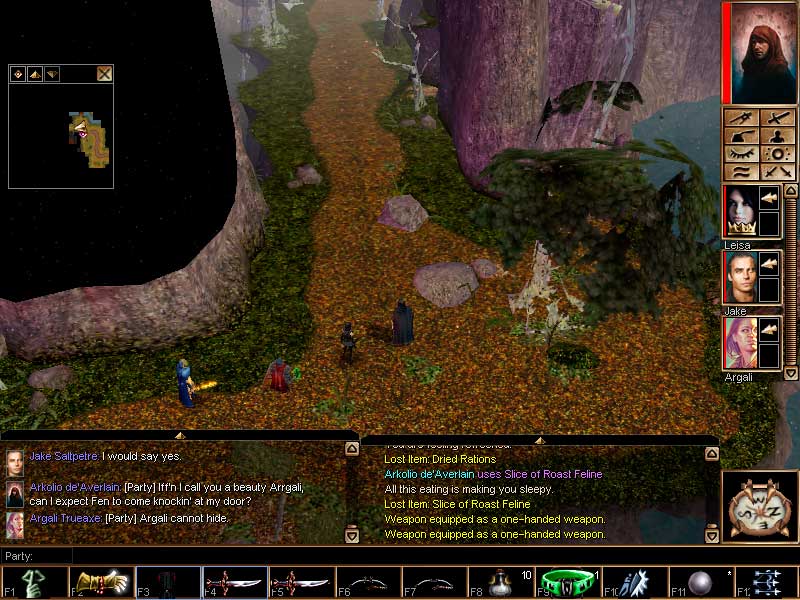Click the closed-eye stealth mode icon
Screen dimensions: 800x600
741,155
